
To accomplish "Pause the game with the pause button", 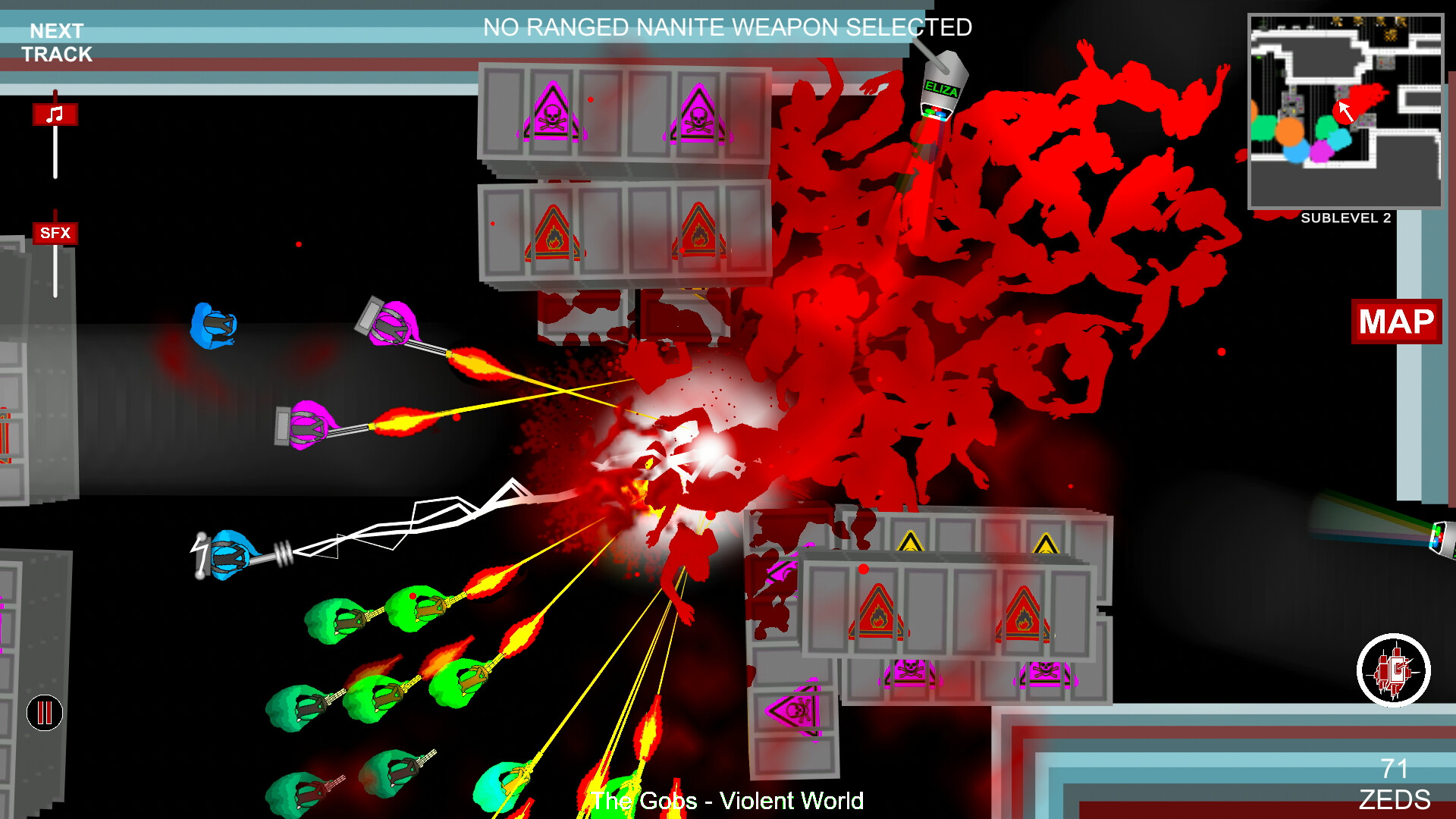I will point(44,712).
